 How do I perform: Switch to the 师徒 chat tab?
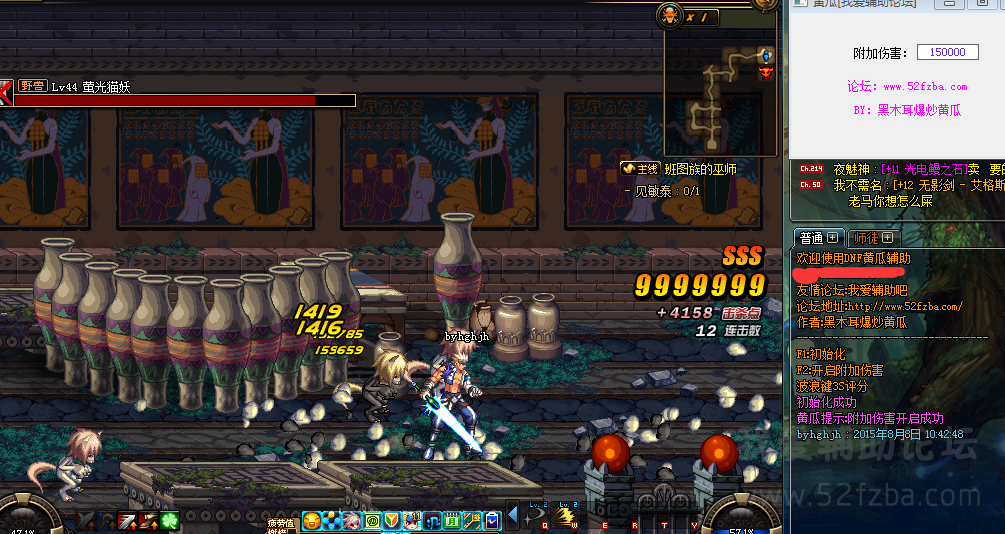point(874,238)
